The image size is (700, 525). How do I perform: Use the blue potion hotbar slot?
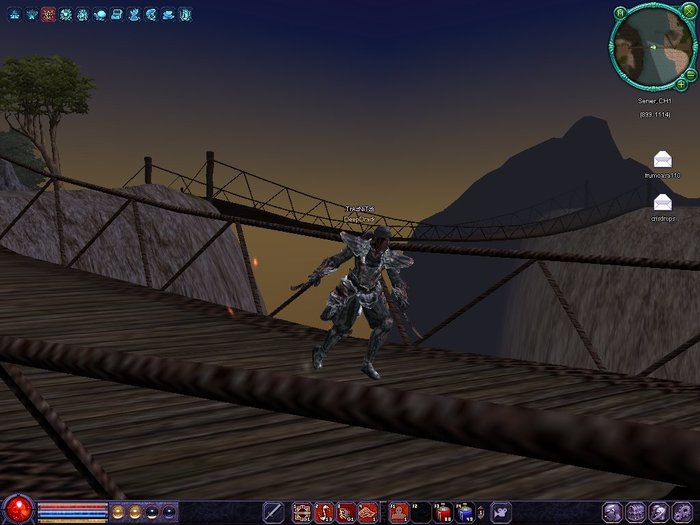(x=465, y=512)
